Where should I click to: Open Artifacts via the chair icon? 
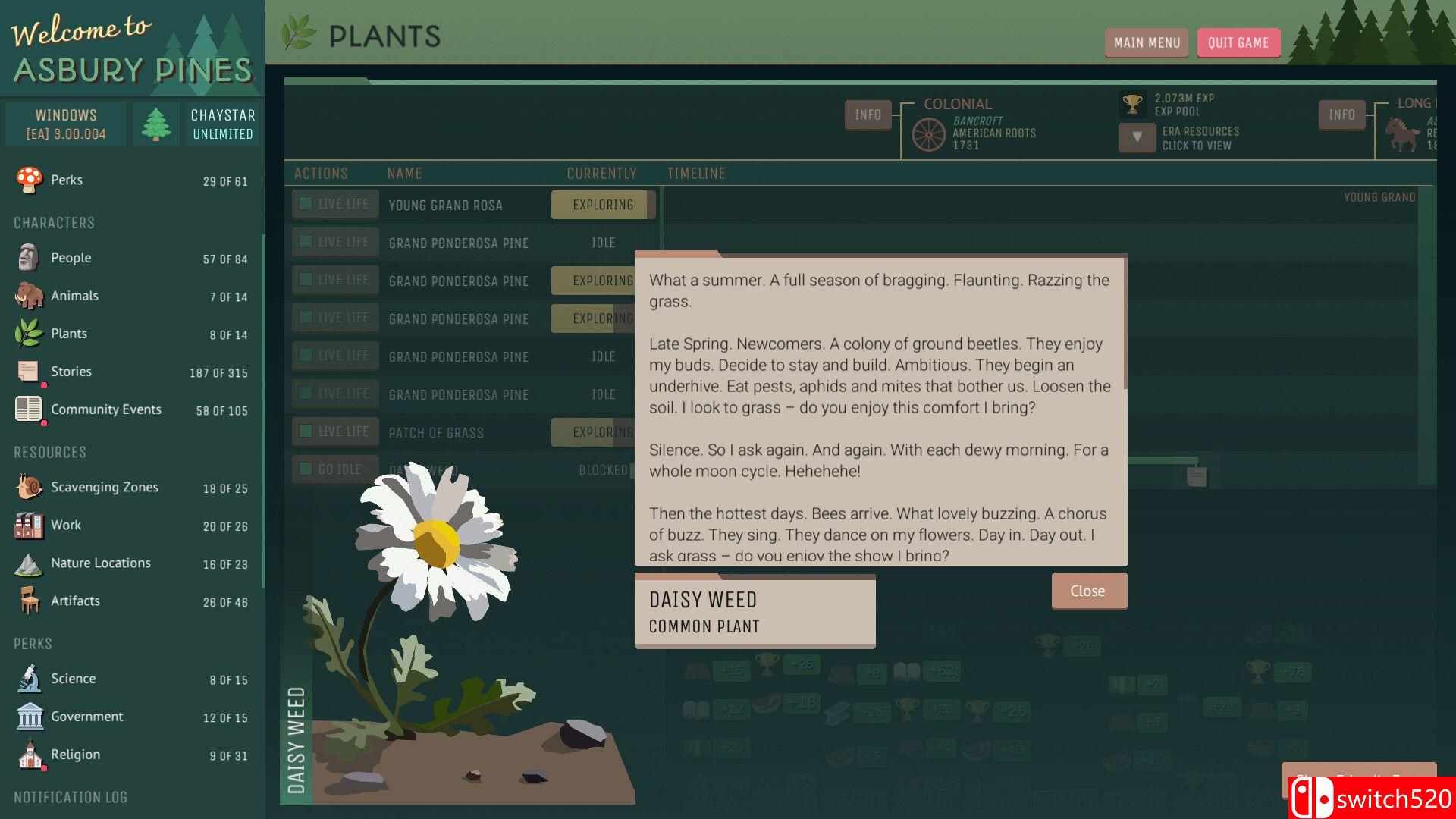point(29,601)
